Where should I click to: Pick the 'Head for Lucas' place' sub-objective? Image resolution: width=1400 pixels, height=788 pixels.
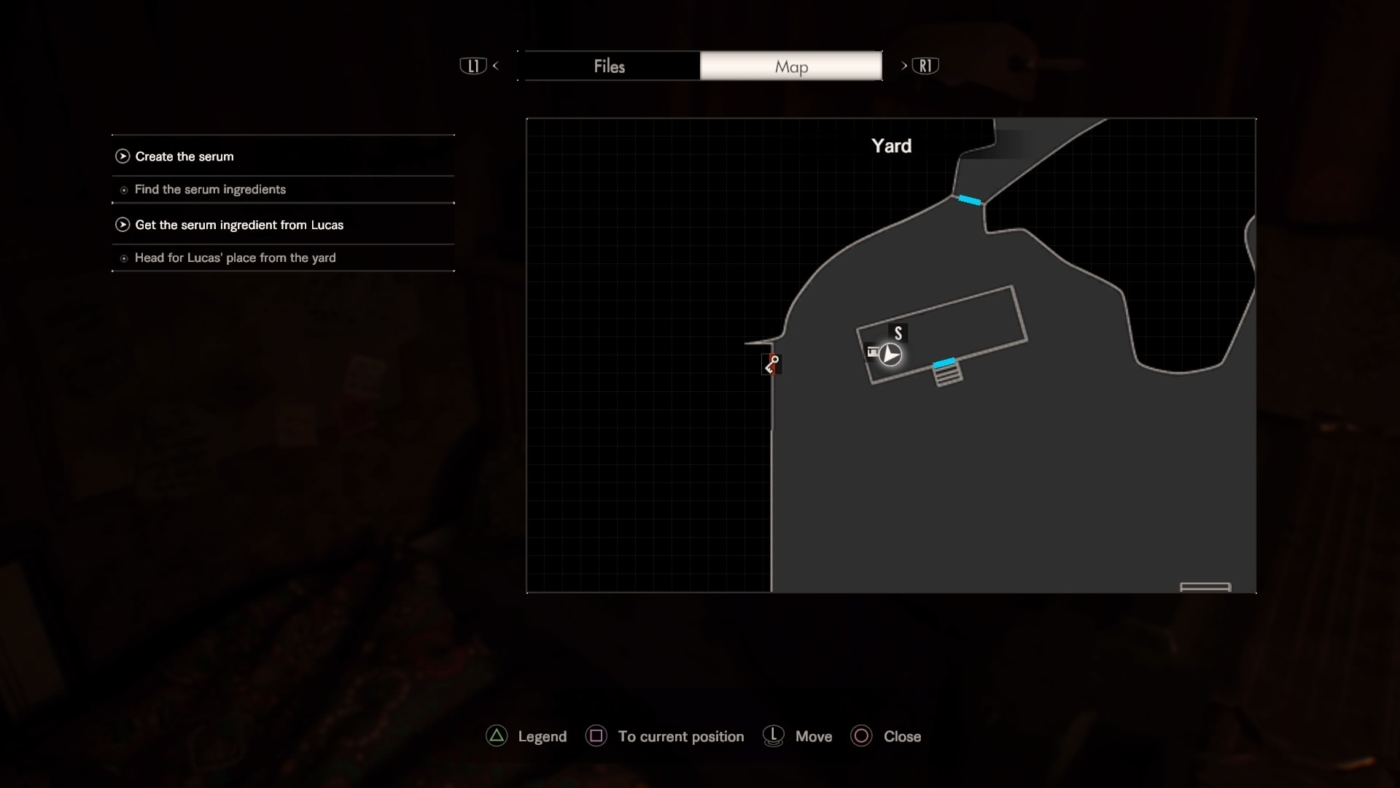coord(235,258)
